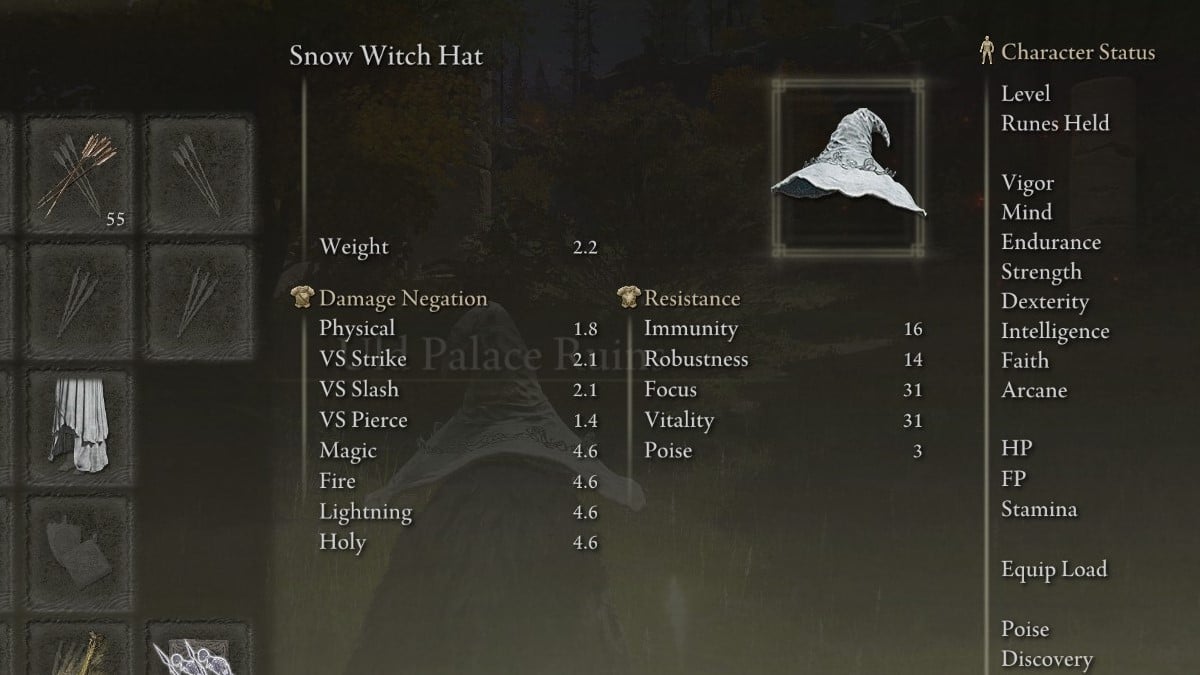Select the arrow stack showing 55
The image size is (1200, 675).
(x=79, y=174)
